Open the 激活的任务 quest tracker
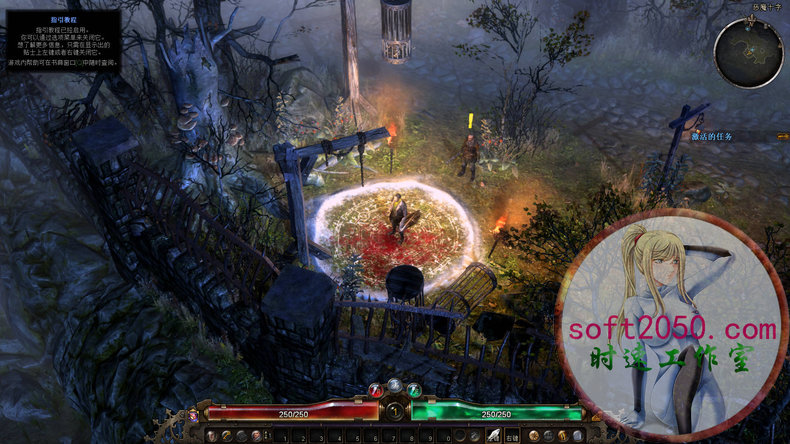This screenshot has height=444, width=790. [x=712, y=136]
